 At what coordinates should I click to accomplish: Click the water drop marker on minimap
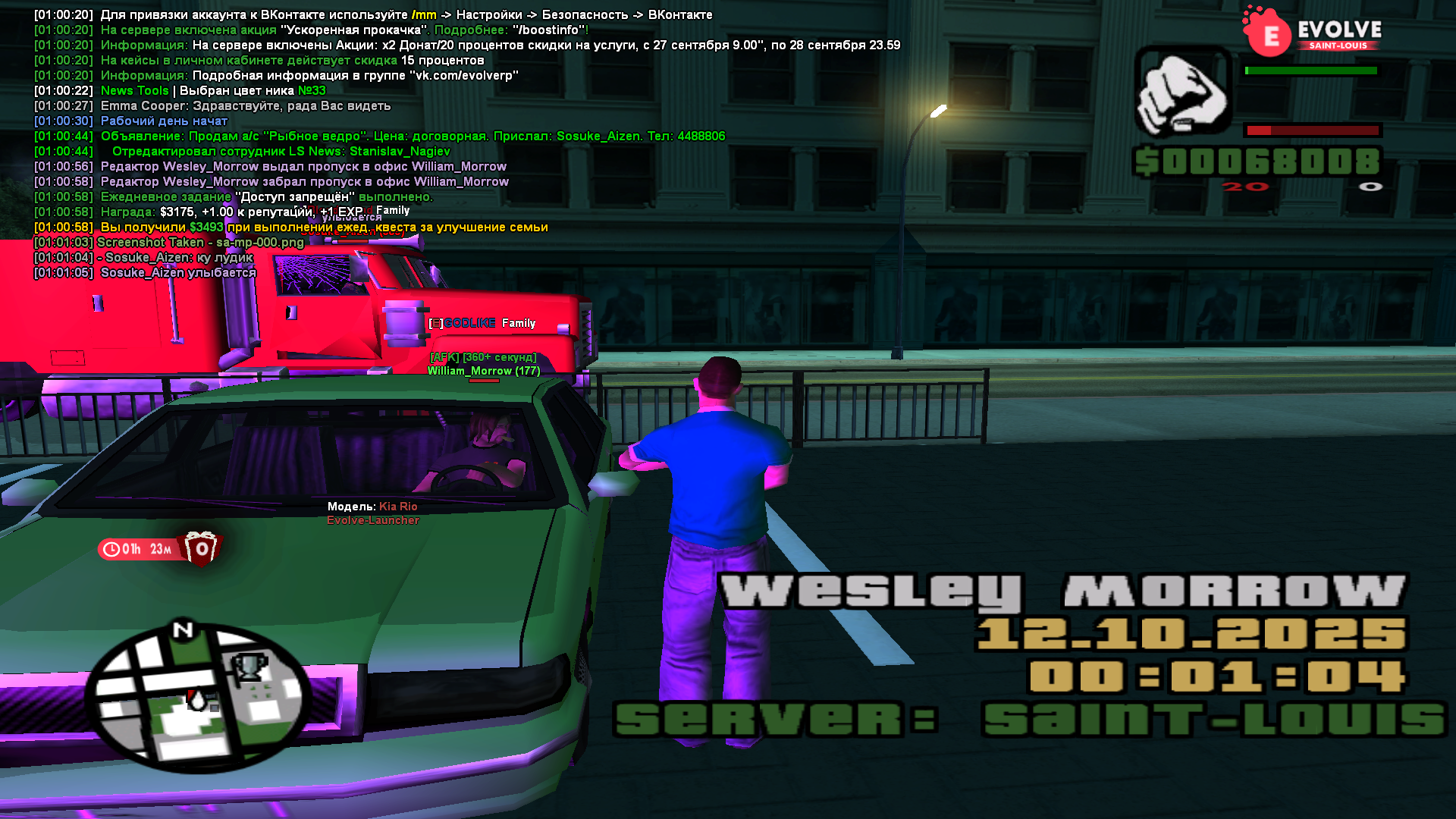[197, 699]
